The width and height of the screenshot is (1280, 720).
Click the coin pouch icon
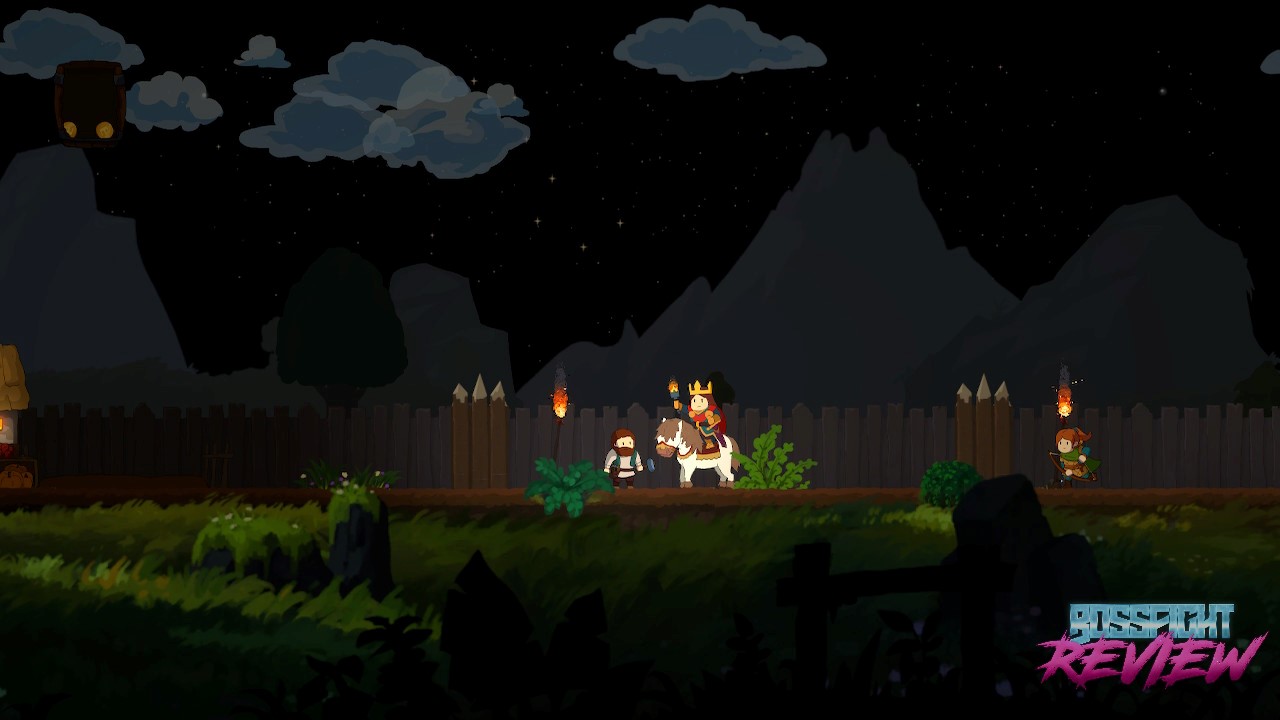(89, 104)
